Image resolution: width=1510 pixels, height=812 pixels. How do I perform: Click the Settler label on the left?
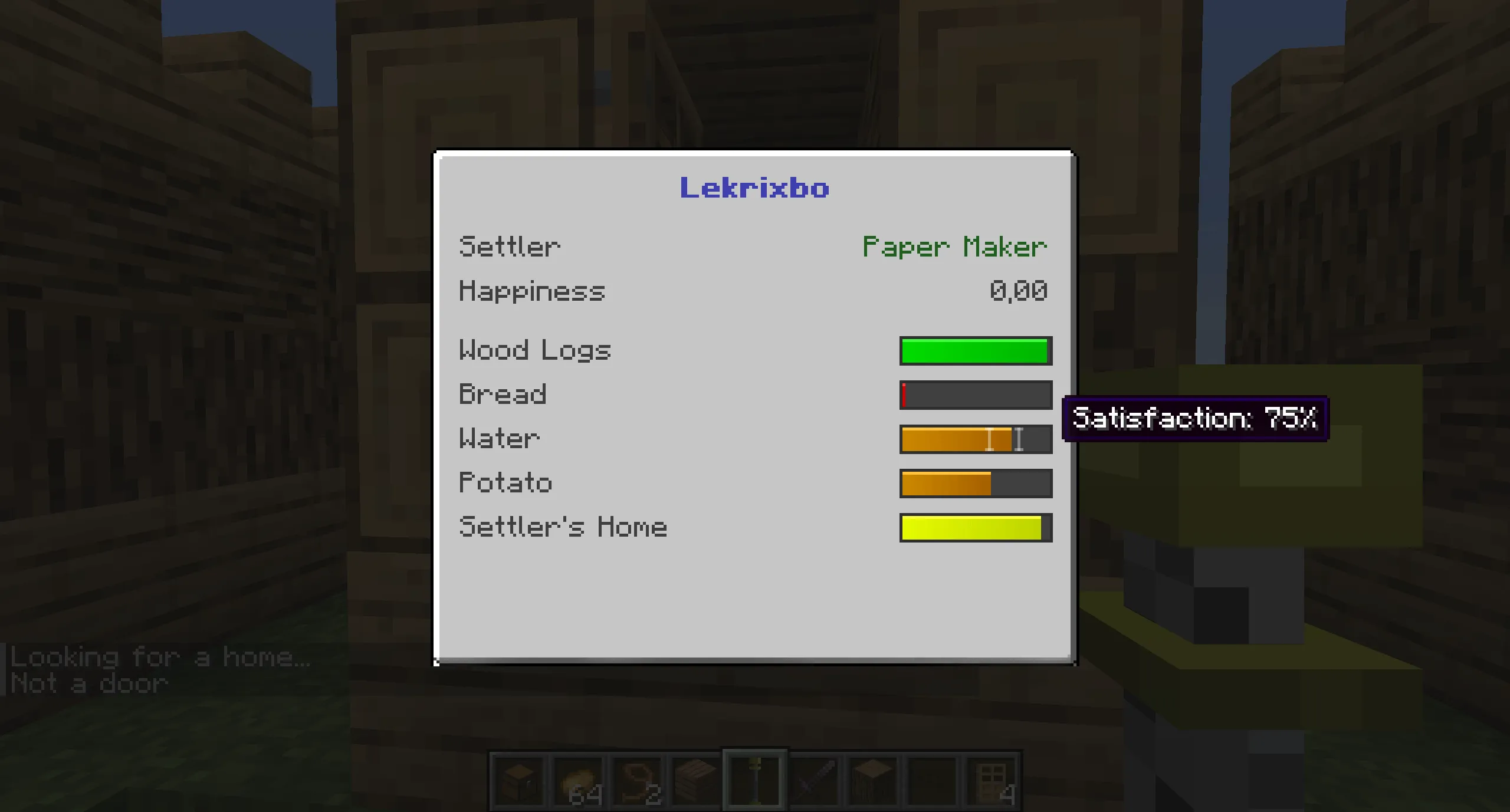click(x=508, y=246)
